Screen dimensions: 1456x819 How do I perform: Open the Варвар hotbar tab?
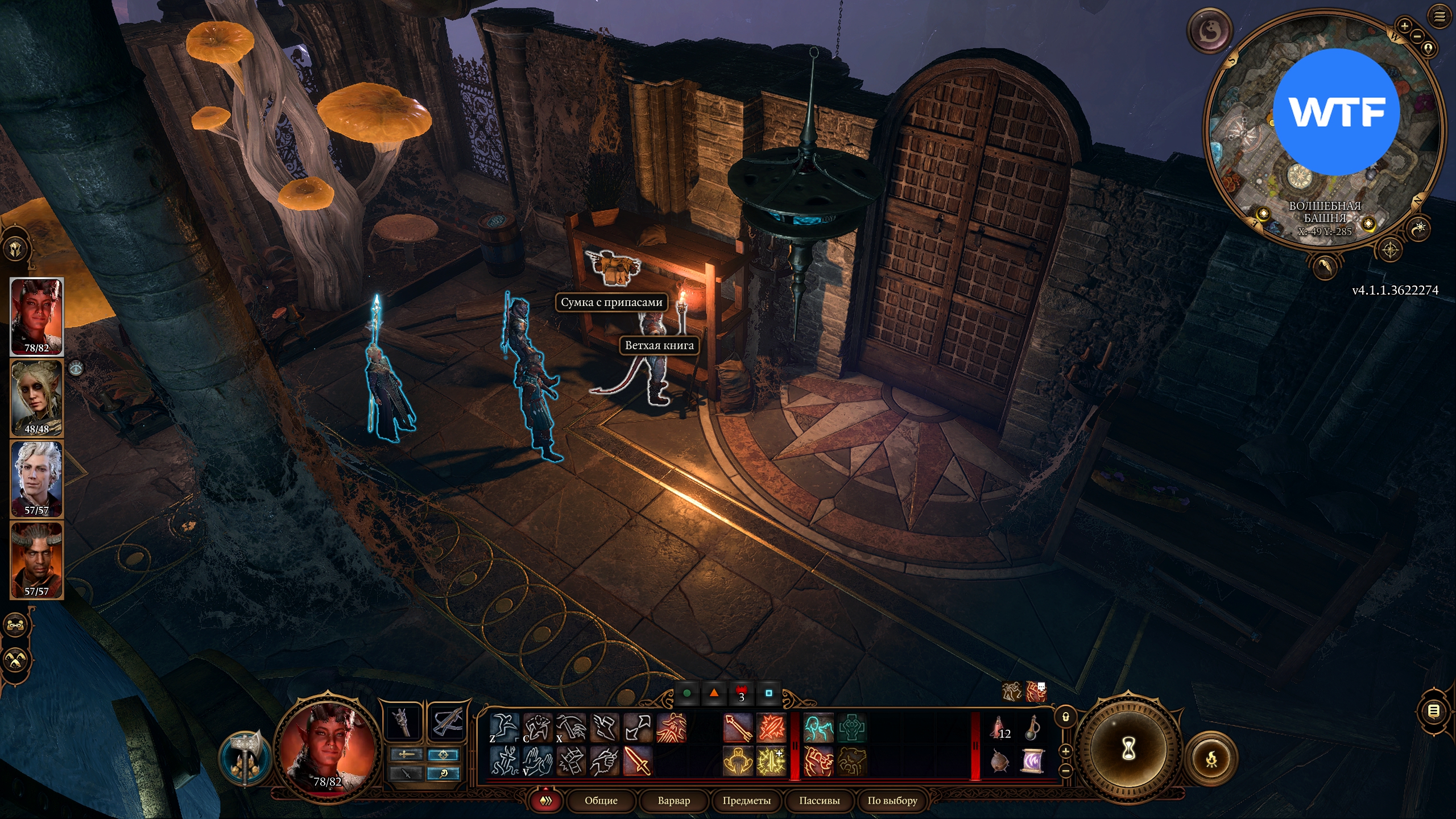673,800
